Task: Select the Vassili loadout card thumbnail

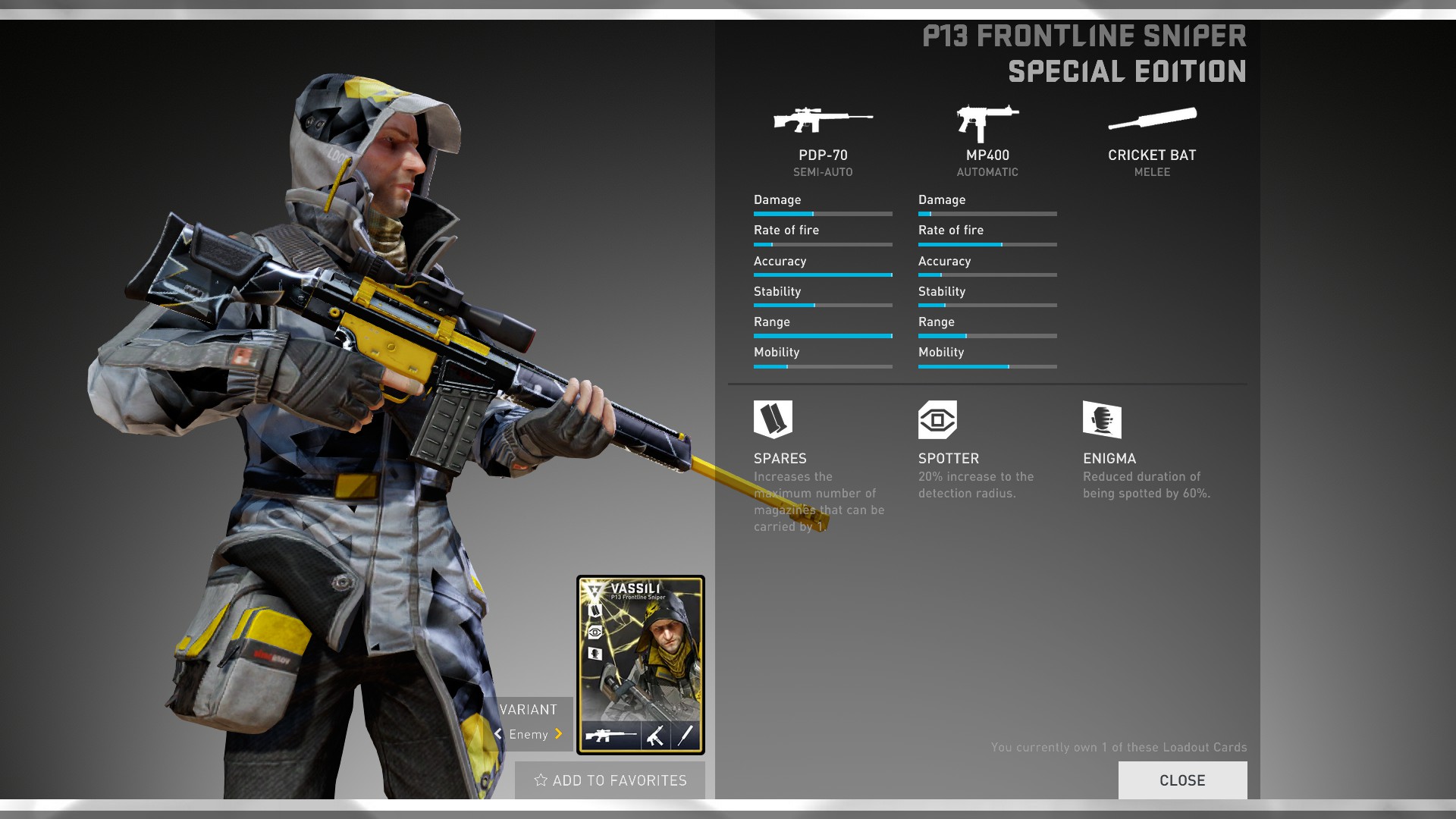Action: tap(641, 665)
